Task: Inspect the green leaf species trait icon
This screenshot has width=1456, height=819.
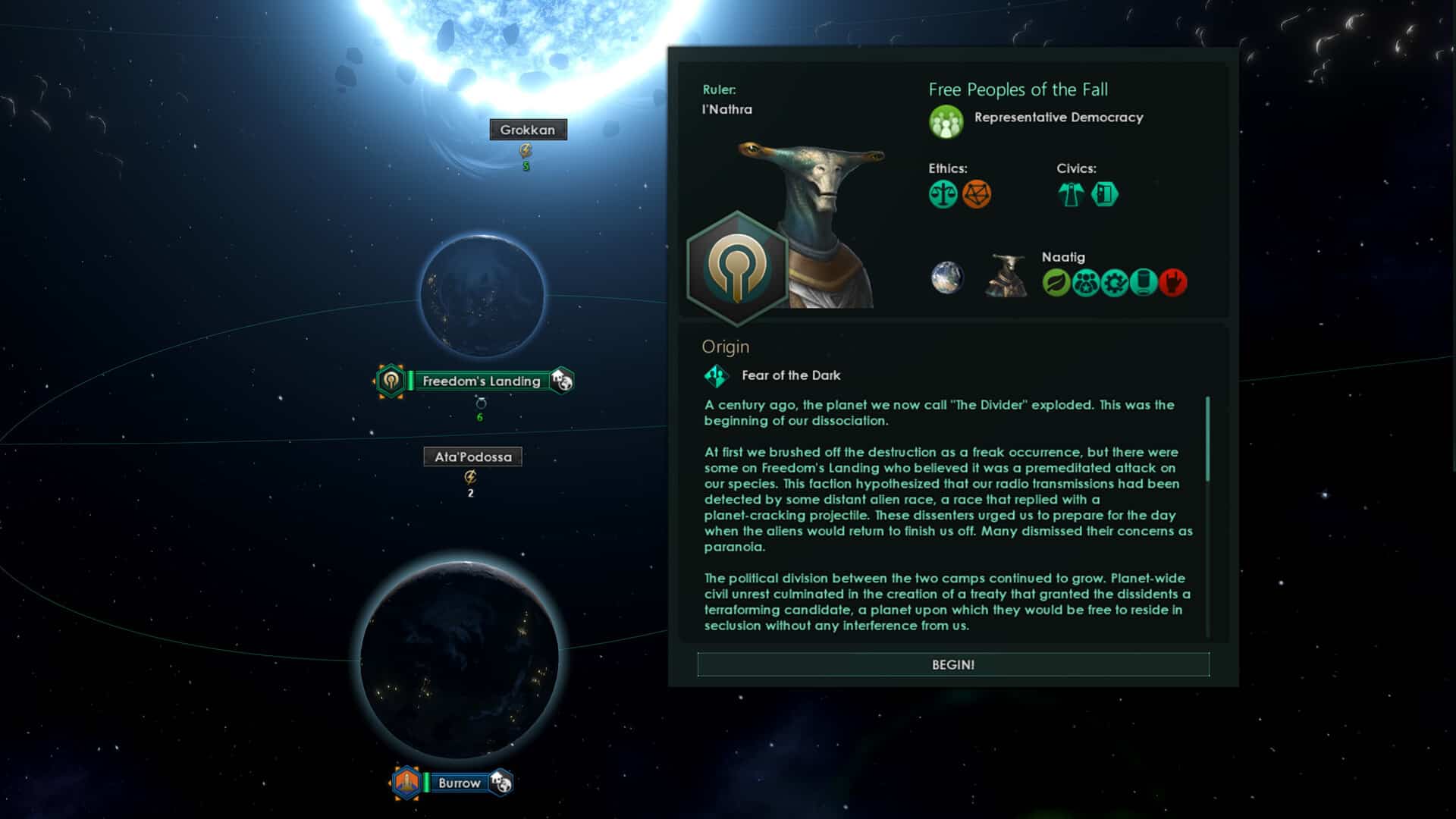Action: [1055, 281]
